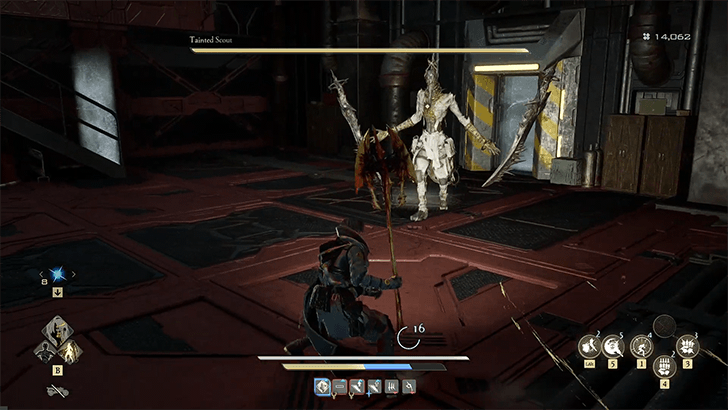Activate the crescent swing skill with 5 charges

coord(612,346)
